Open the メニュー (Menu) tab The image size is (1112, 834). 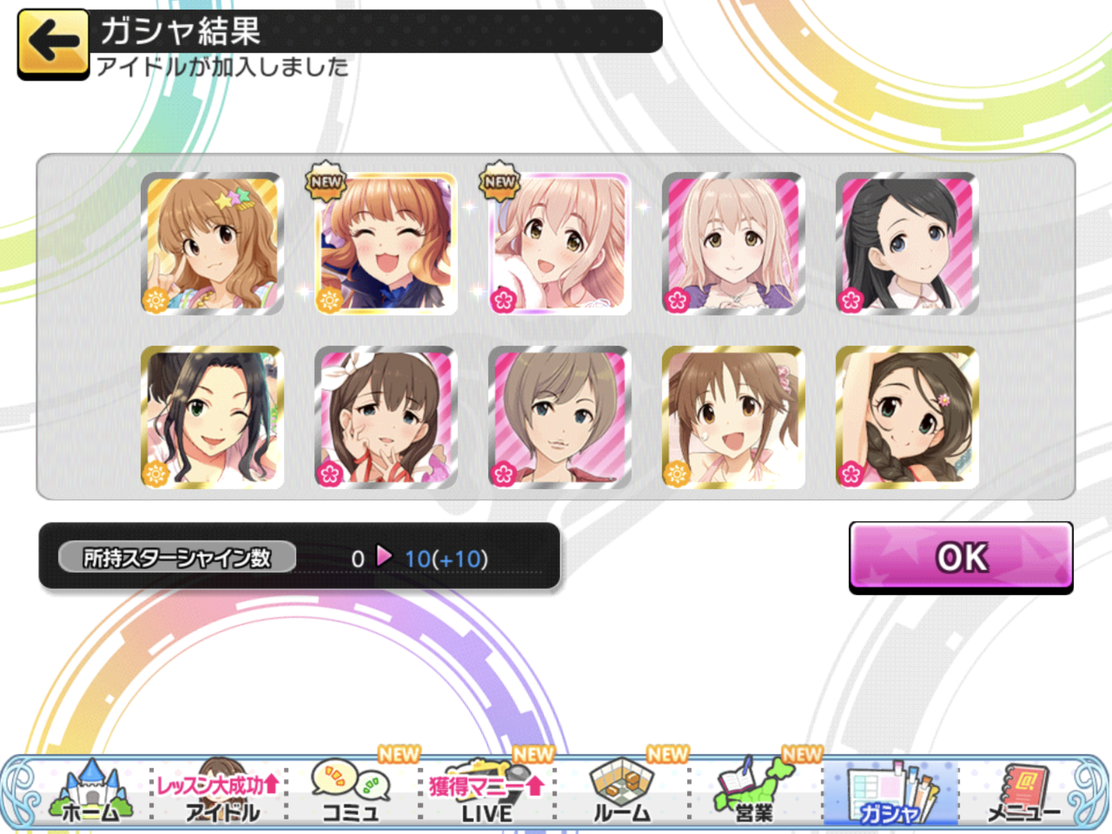point(1023,790)
